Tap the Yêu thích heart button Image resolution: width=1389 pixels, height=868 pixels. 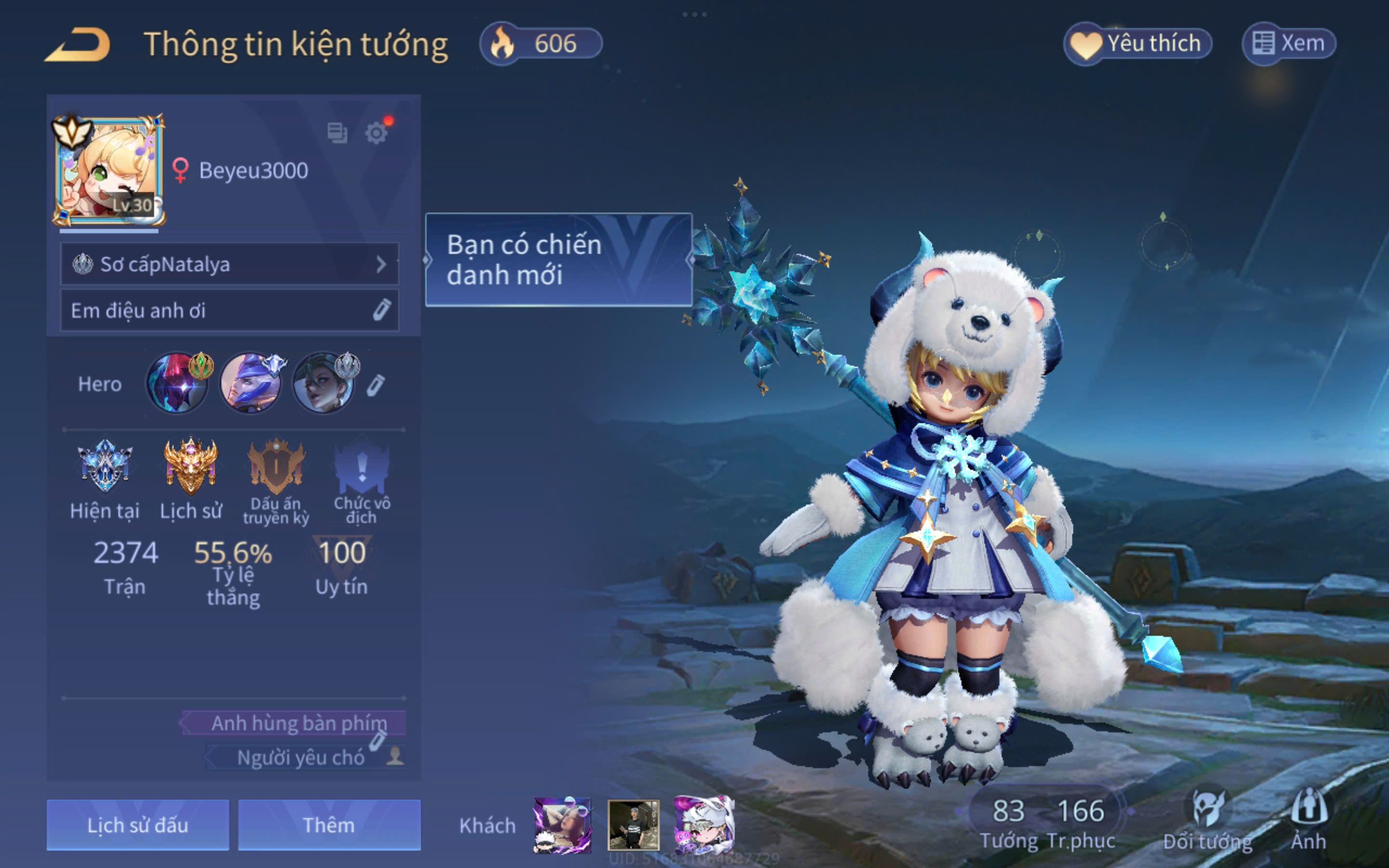click(x=1137, y=43)
